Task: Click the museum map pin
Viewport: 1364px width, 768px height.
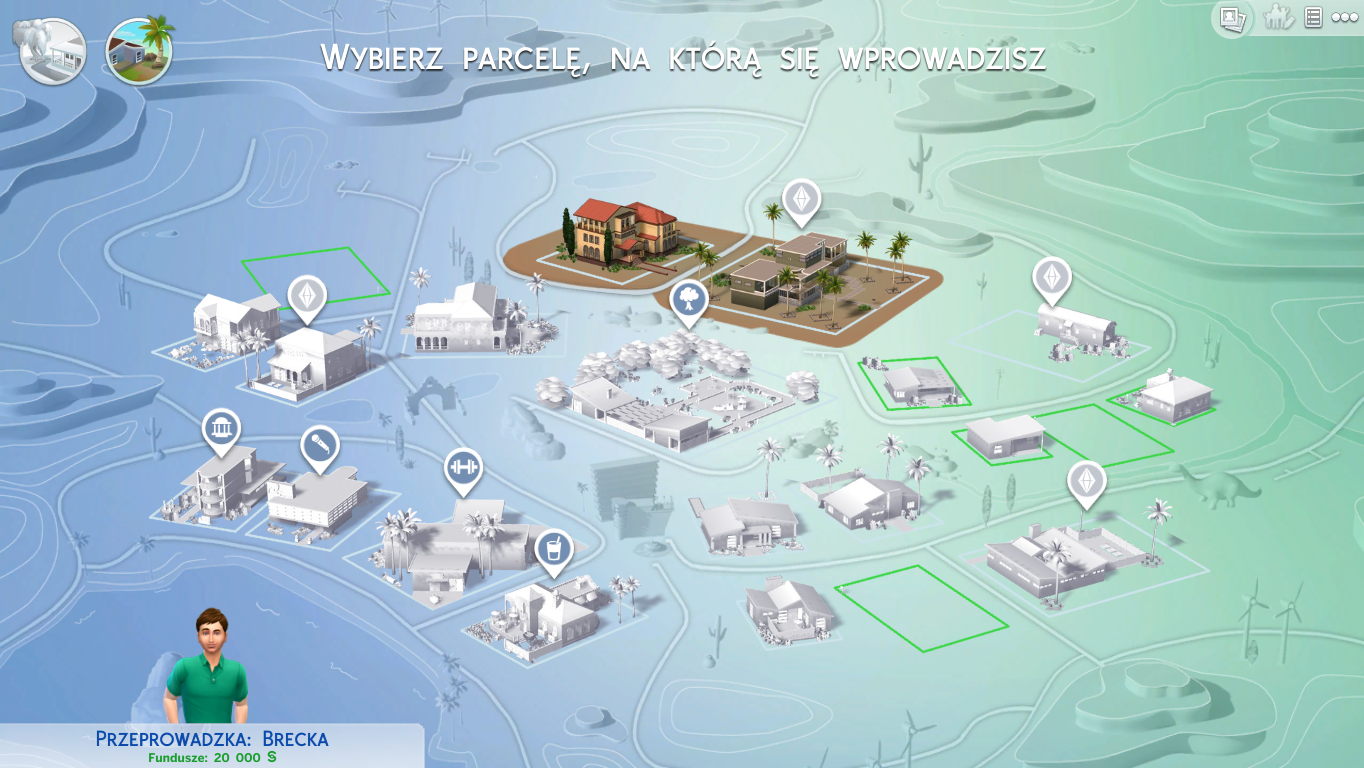Action: tap(221, 430)
